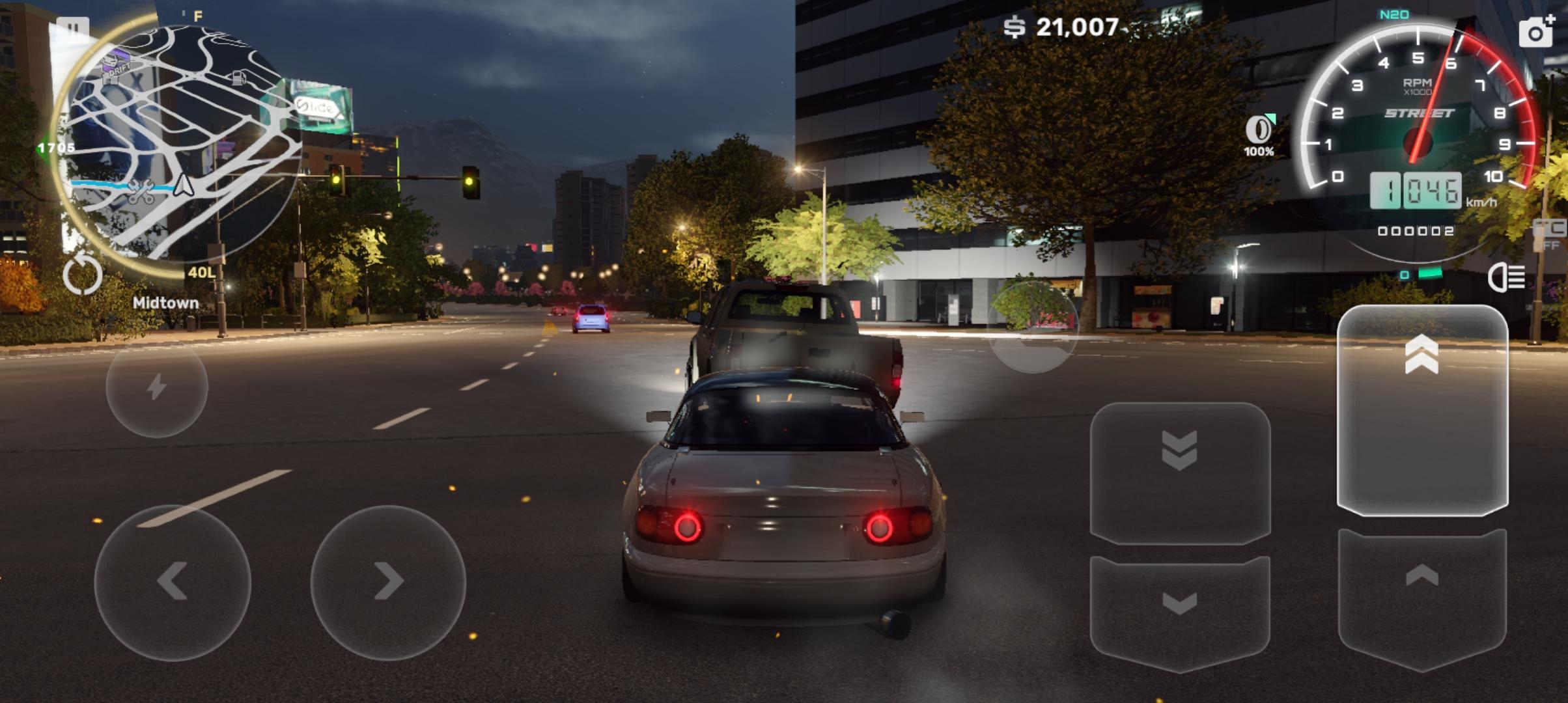Tap the double down-chevron pedal

point(1180,472)
